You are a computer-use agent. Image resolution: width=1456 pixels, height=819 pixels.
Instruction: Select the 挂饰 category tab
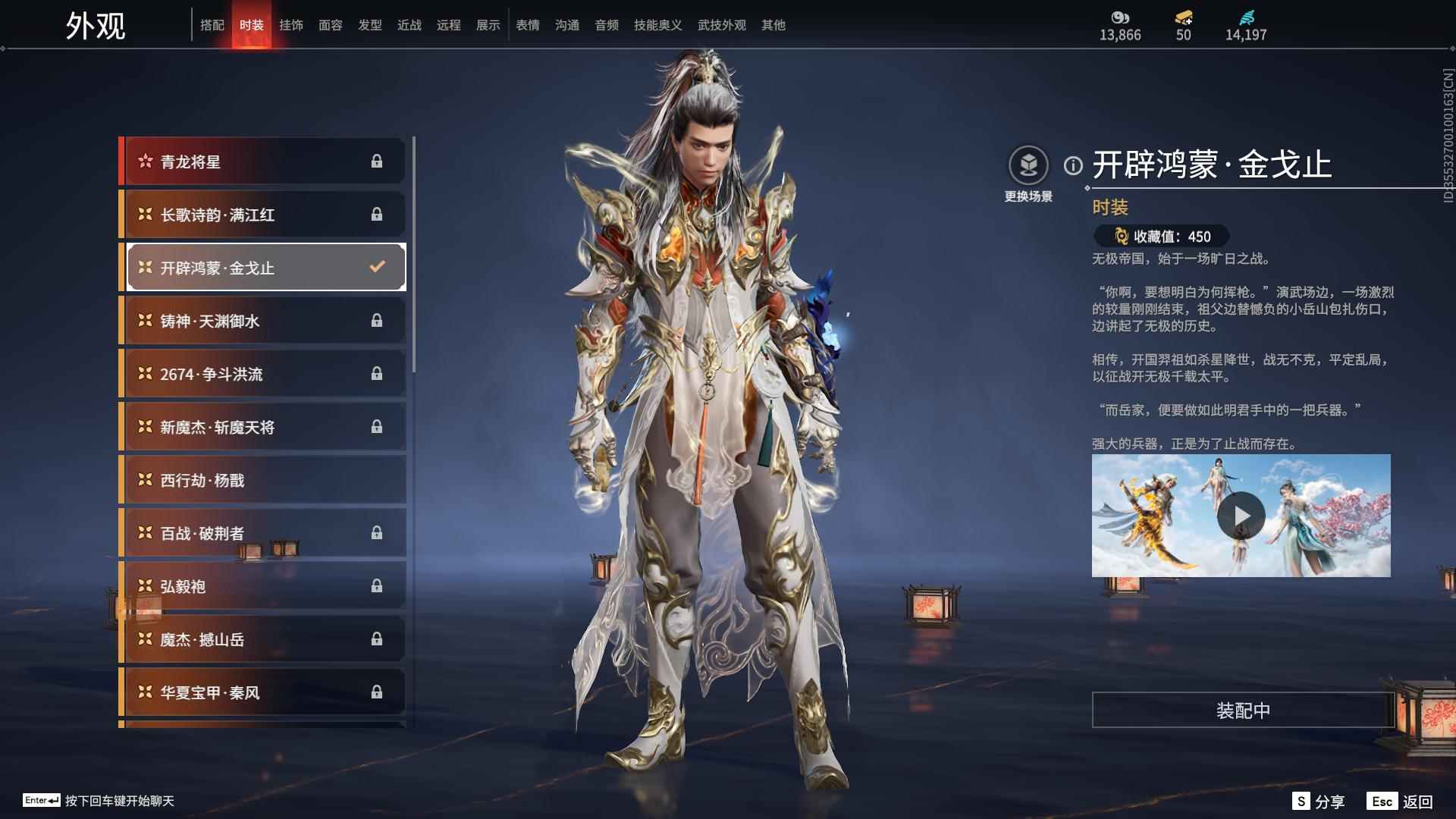(x=292, y=24)
